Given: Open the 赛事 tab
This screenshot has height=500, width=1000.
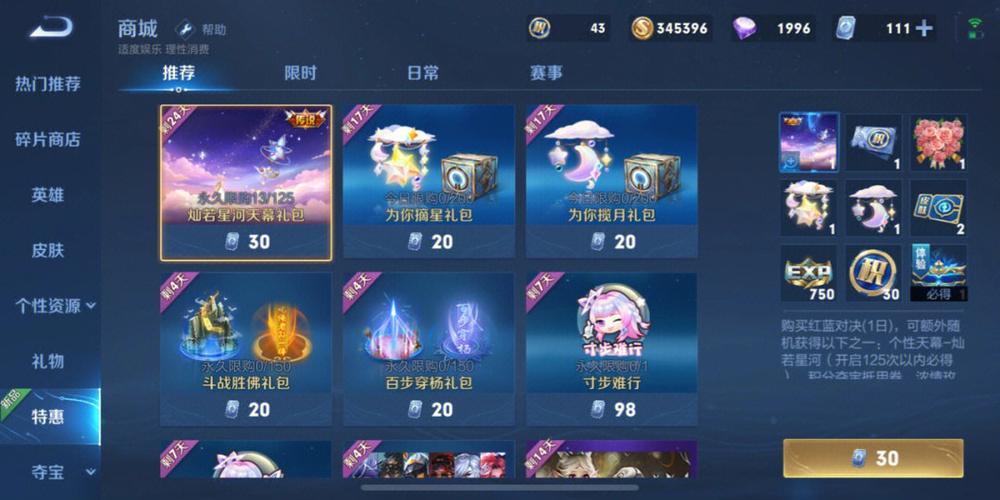Looking at the screenshot, I should pos(545,73).
